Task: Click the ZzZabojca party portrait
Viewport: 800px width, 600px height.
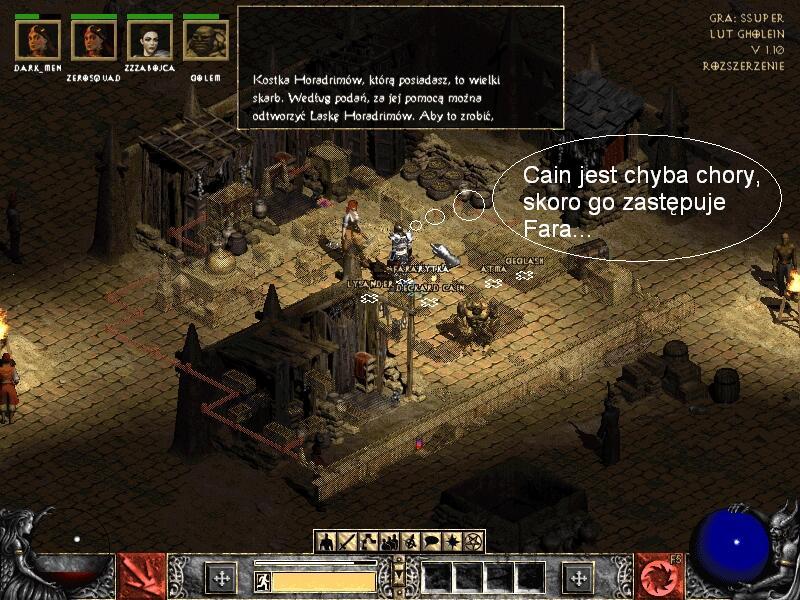Action: point(150,40)
